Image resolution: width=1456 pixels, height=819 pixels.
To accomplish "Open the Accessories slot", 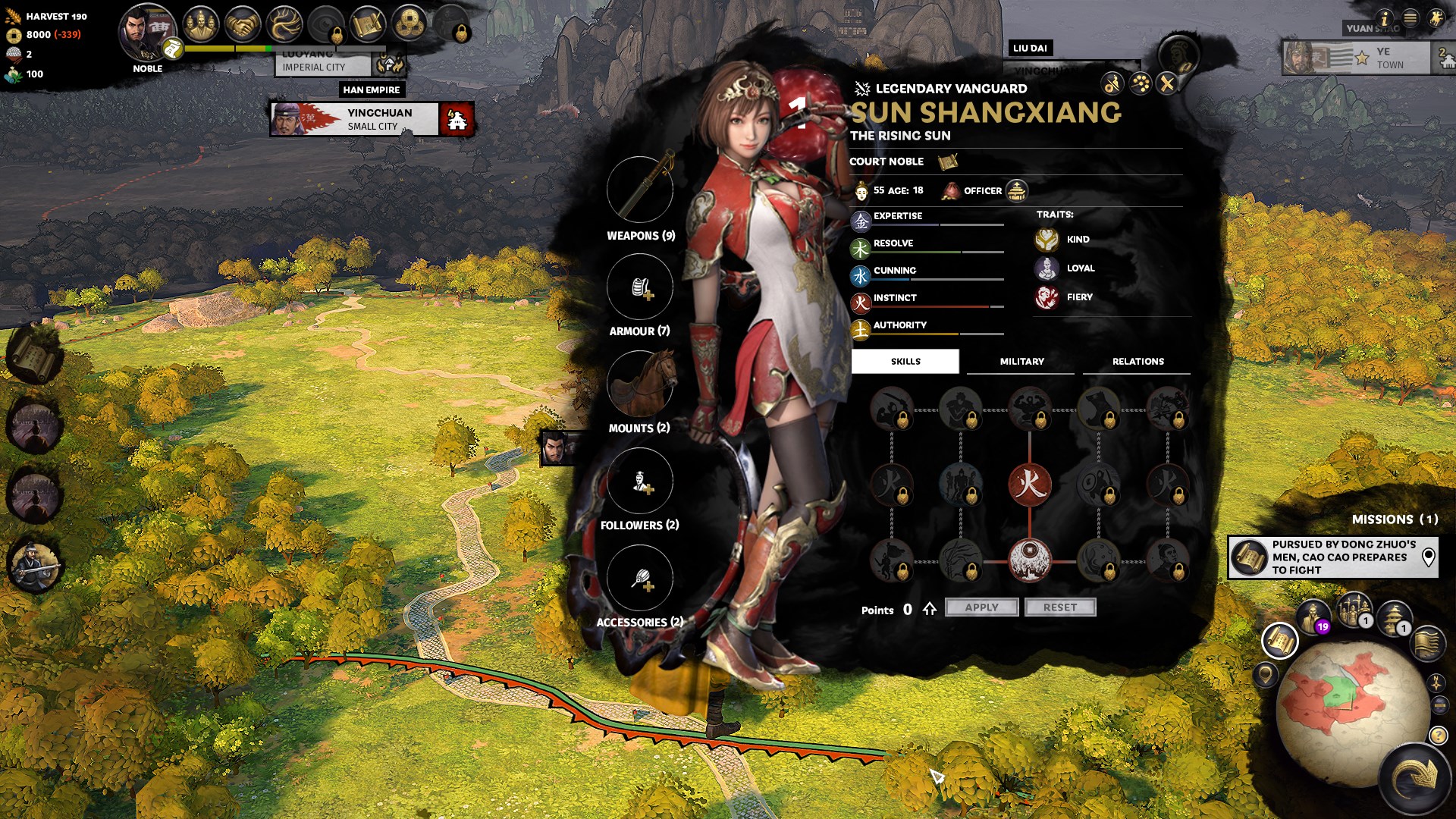I will click(640, 578).
